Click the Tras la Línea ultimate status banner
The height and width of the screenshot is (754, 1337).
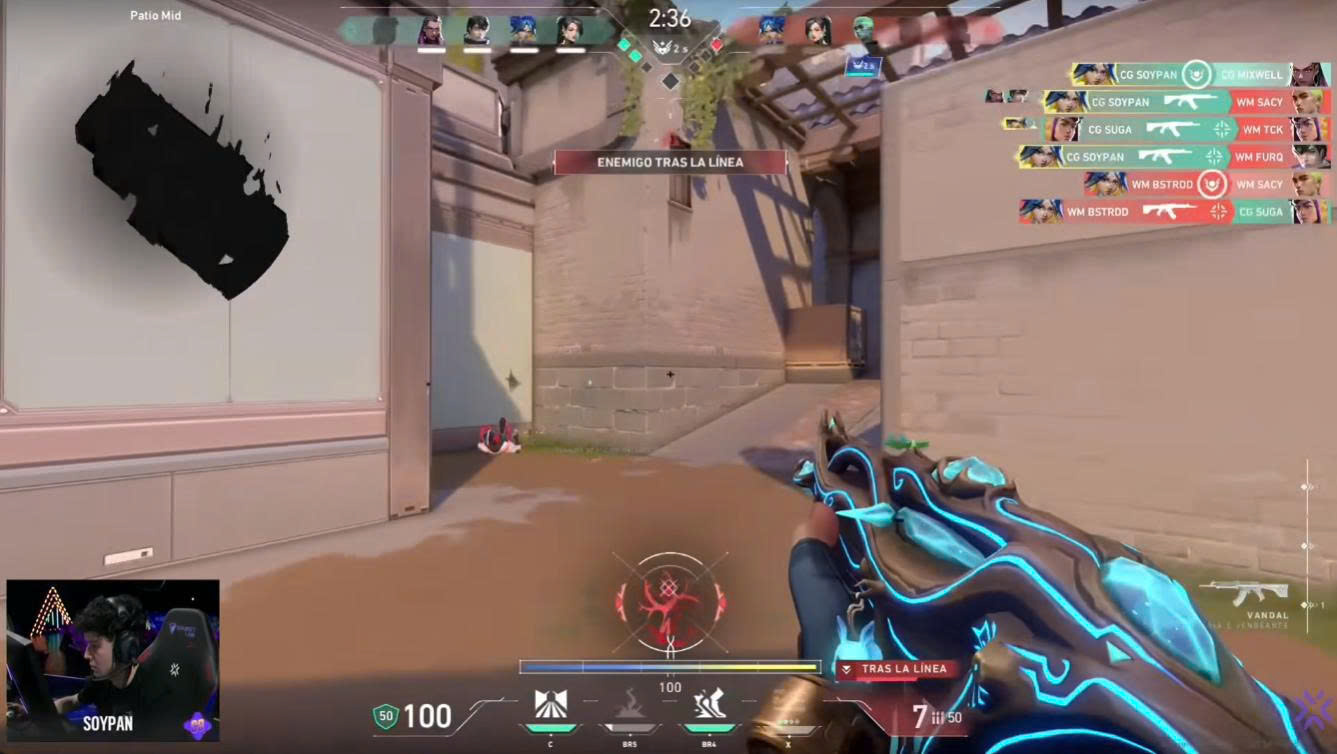(891, 669)
